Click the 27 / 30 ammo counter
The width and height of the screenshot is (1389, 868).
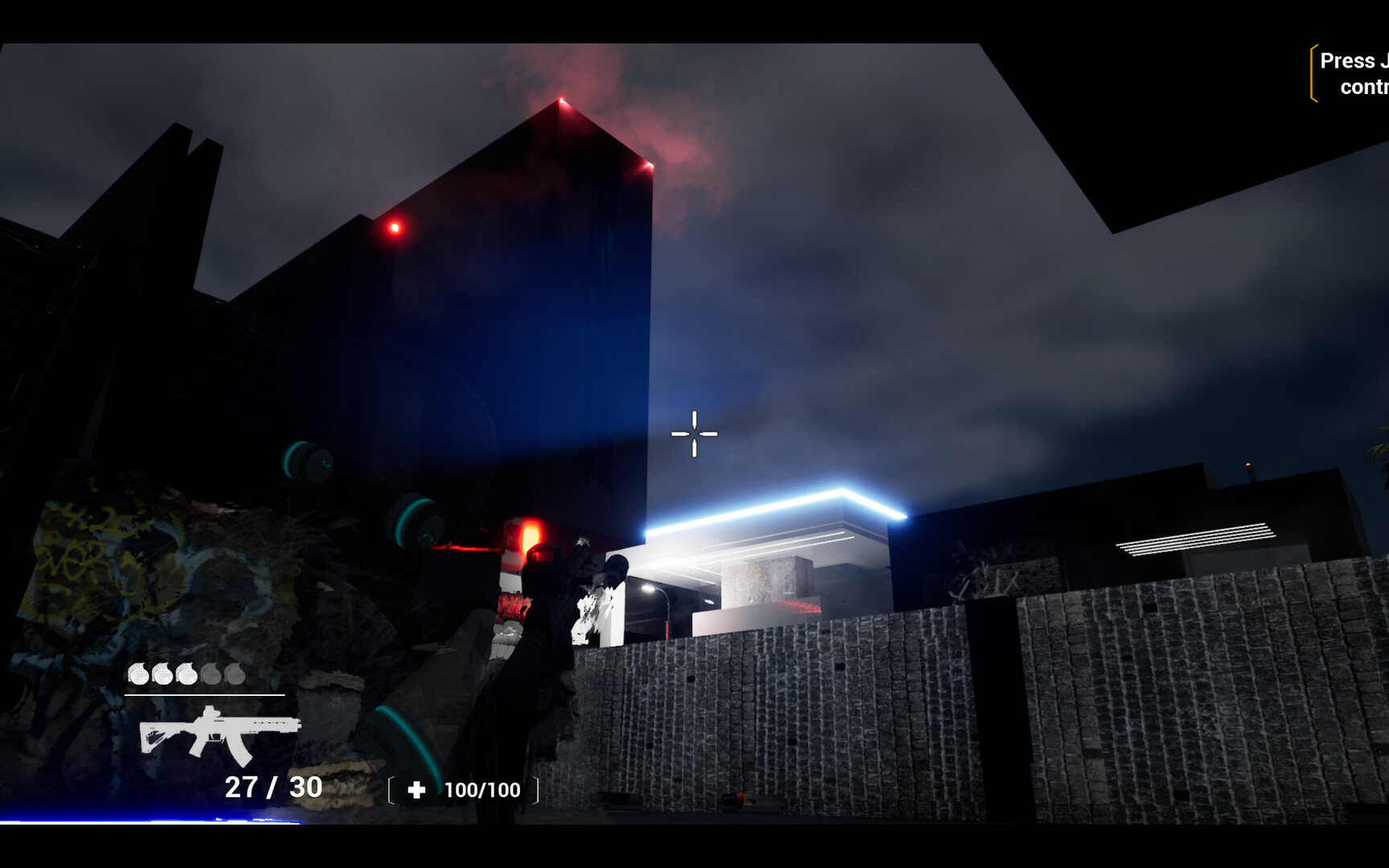[x=272, y=788]
